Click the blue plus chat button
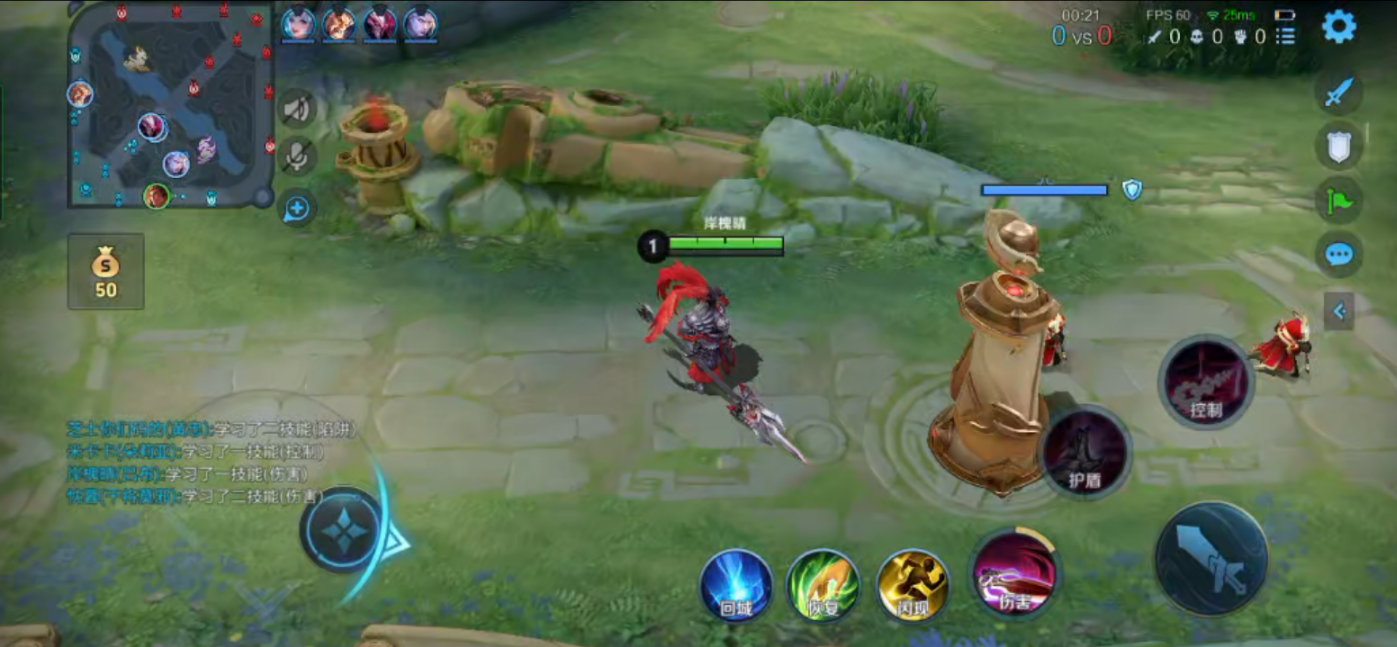The width and height of the screenshot is (1397, 647). pos(297,209)
